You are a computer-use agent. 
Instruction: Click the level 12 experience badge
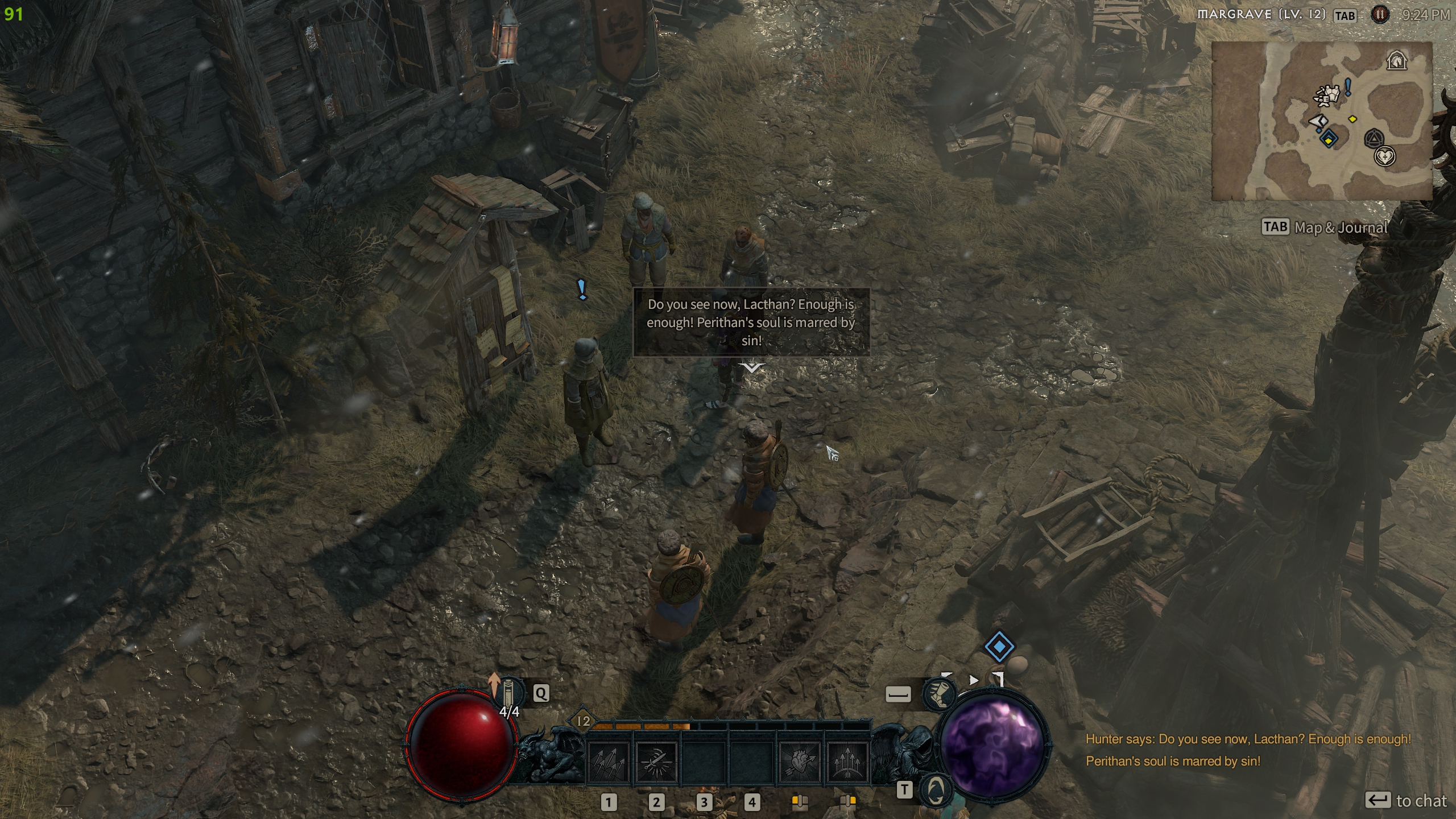coord(584,721)
